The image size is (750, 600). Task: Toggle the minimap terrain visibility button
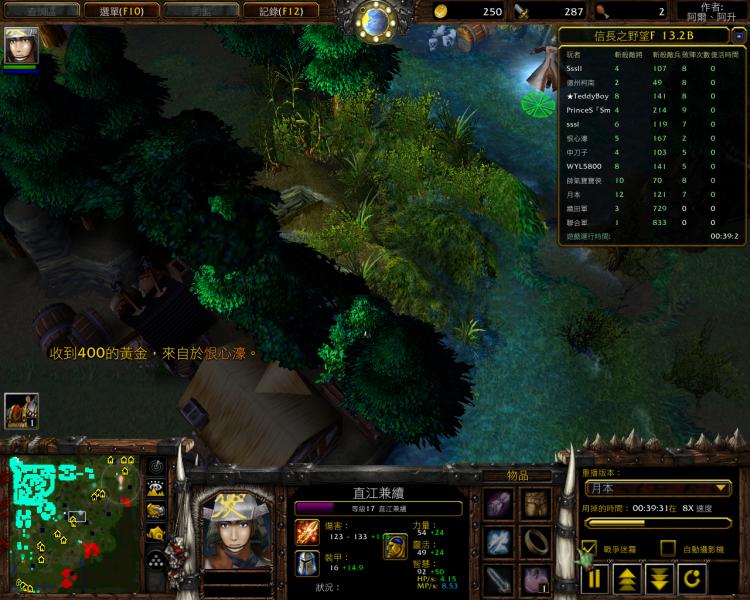point(156,488)
